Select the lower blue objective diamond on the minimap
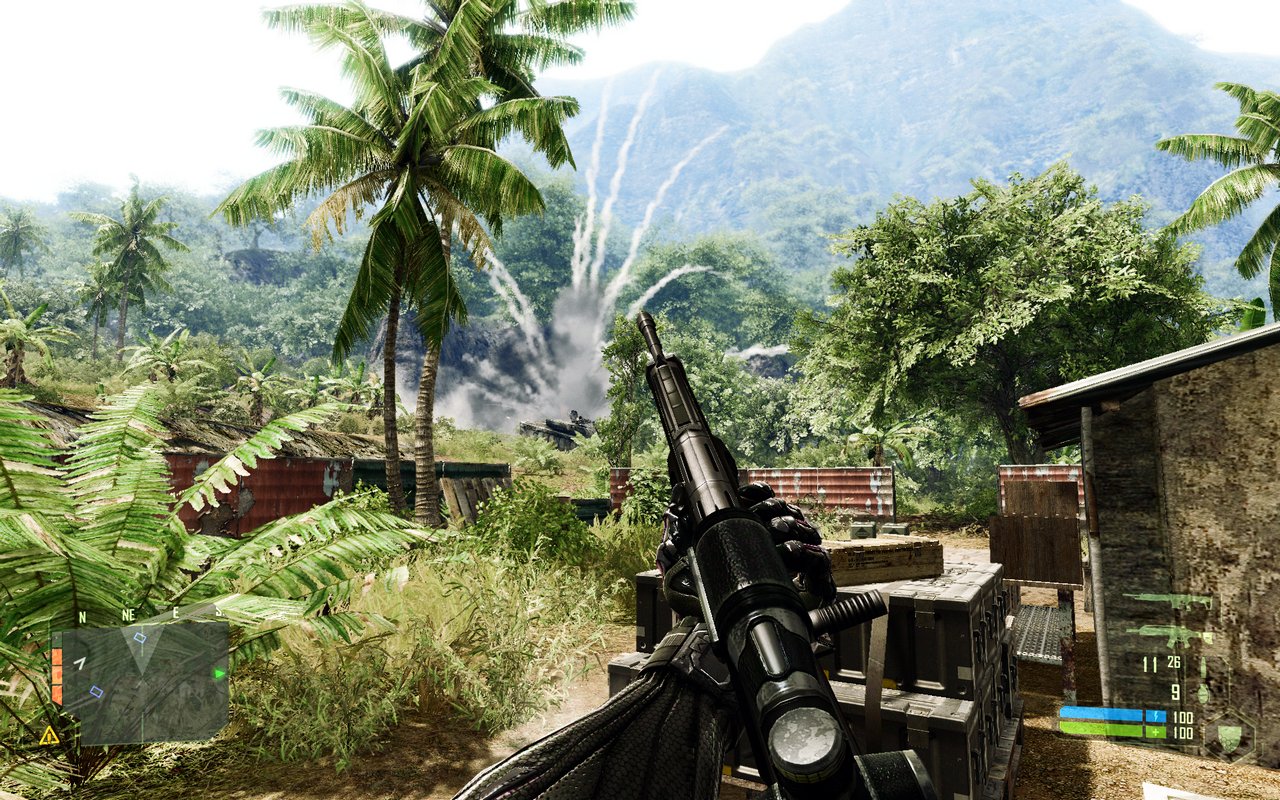This screenshot has height=800, width=1280. [x=96, y=691]
